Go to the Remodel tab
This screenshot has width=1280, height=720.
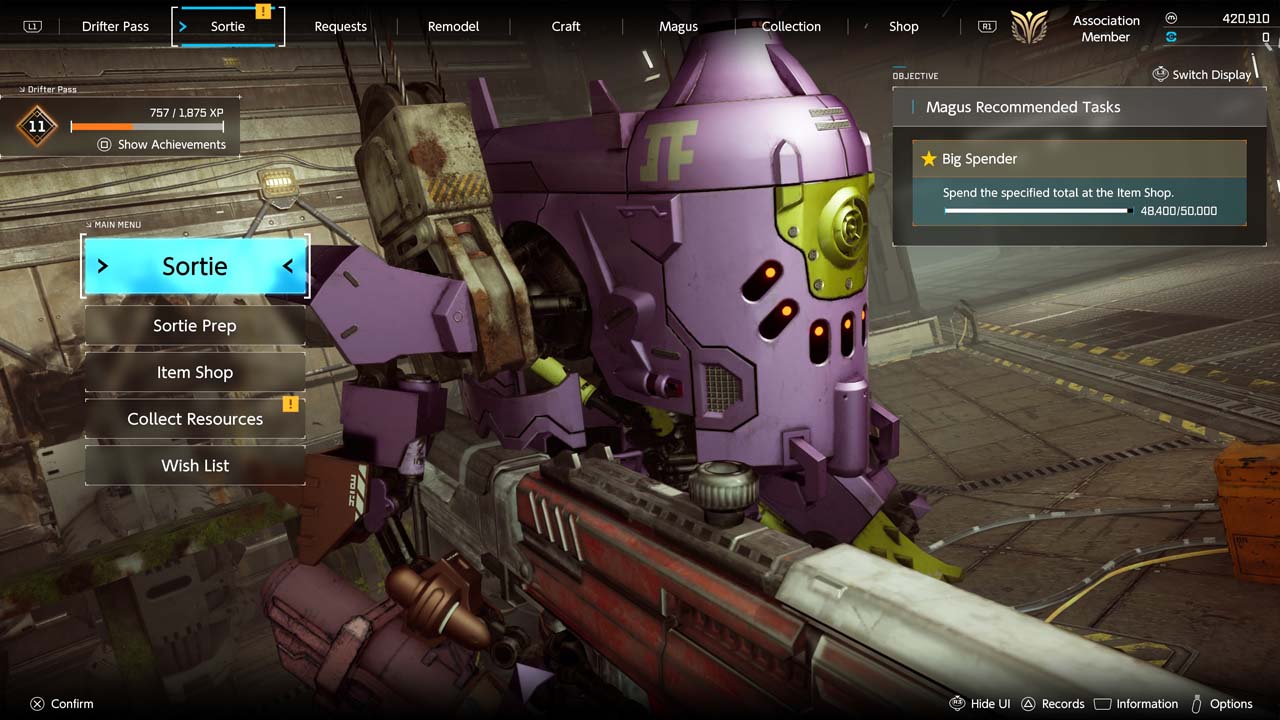453,27
